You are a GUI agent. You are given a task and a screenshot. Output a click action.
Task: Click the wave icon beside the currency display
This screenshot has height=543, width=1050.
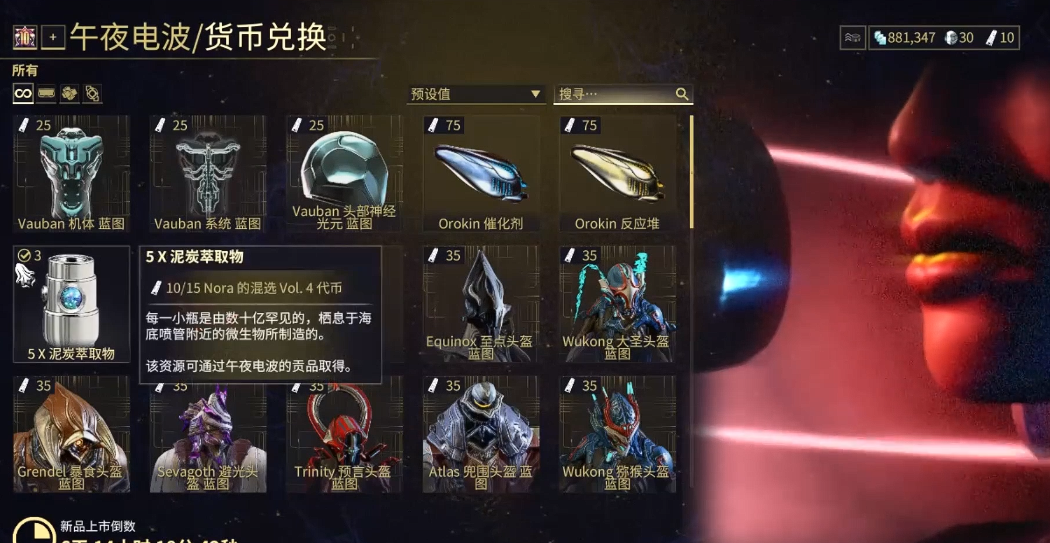[x=852, y=38]
